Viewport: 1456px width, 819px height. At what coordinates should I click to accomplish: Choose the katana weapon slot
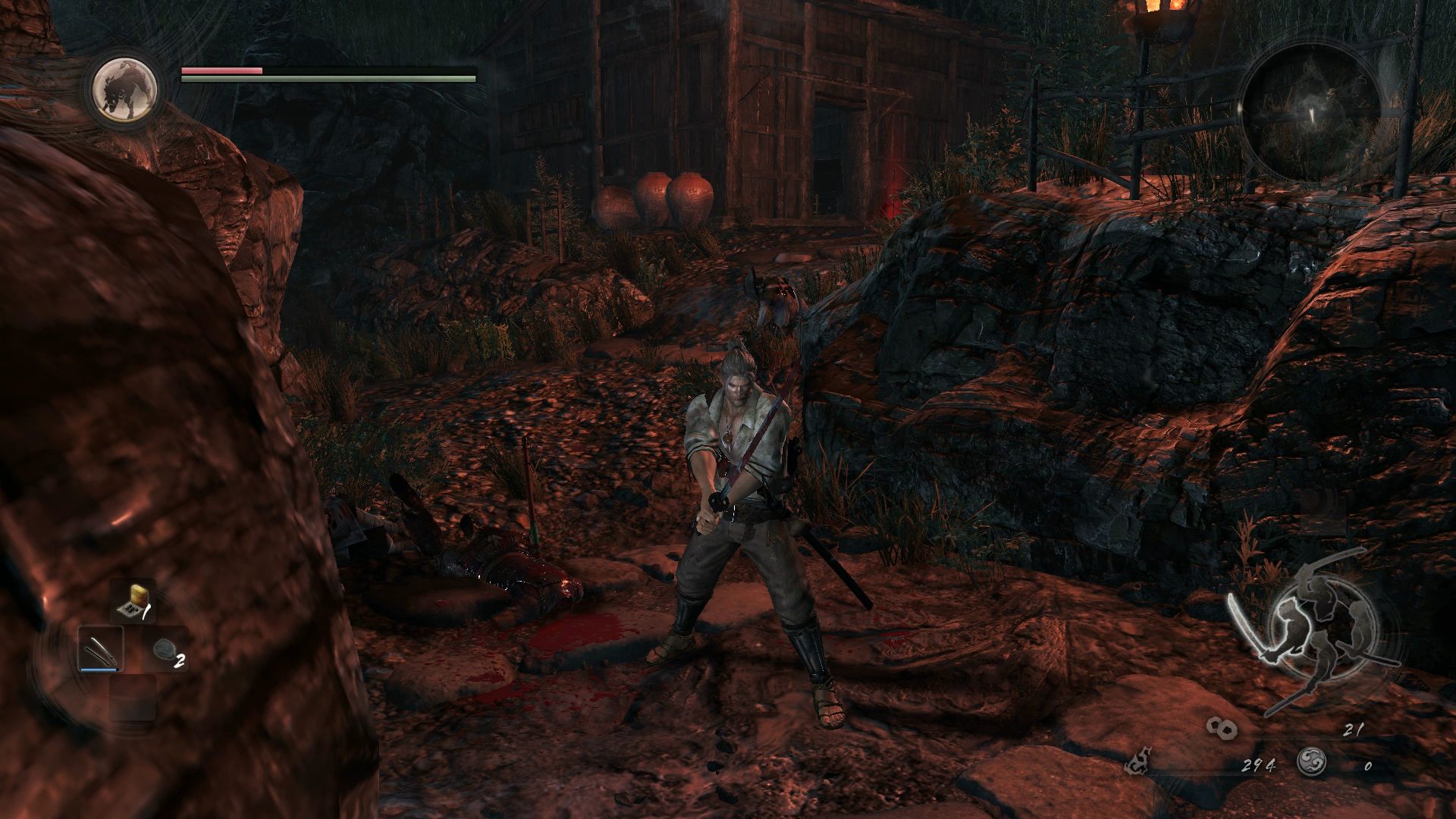[x=101, y=650]
